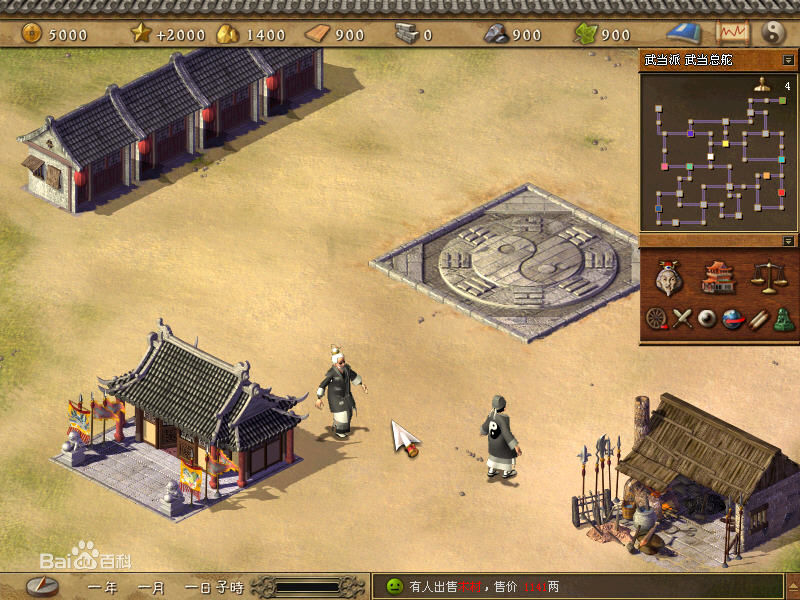
Task: Click the yin-yang menu button
Action: [773, 32]
